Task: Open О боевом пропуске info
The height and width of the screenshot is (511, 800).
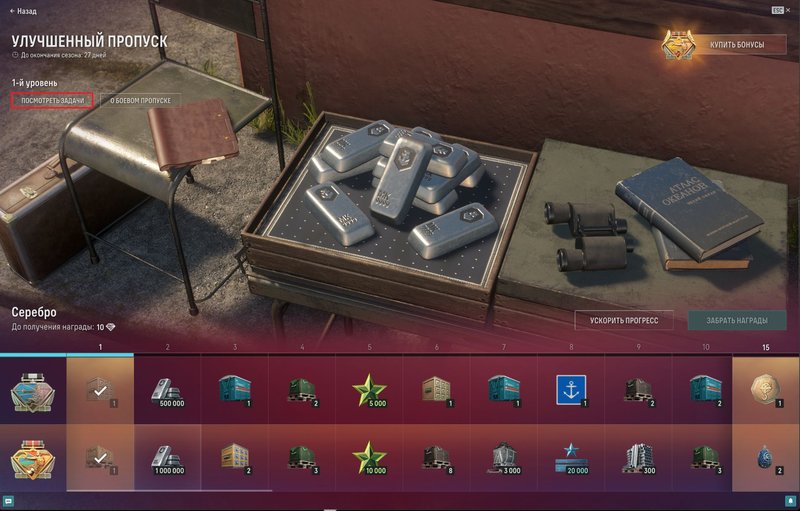Action: point(141,101)
